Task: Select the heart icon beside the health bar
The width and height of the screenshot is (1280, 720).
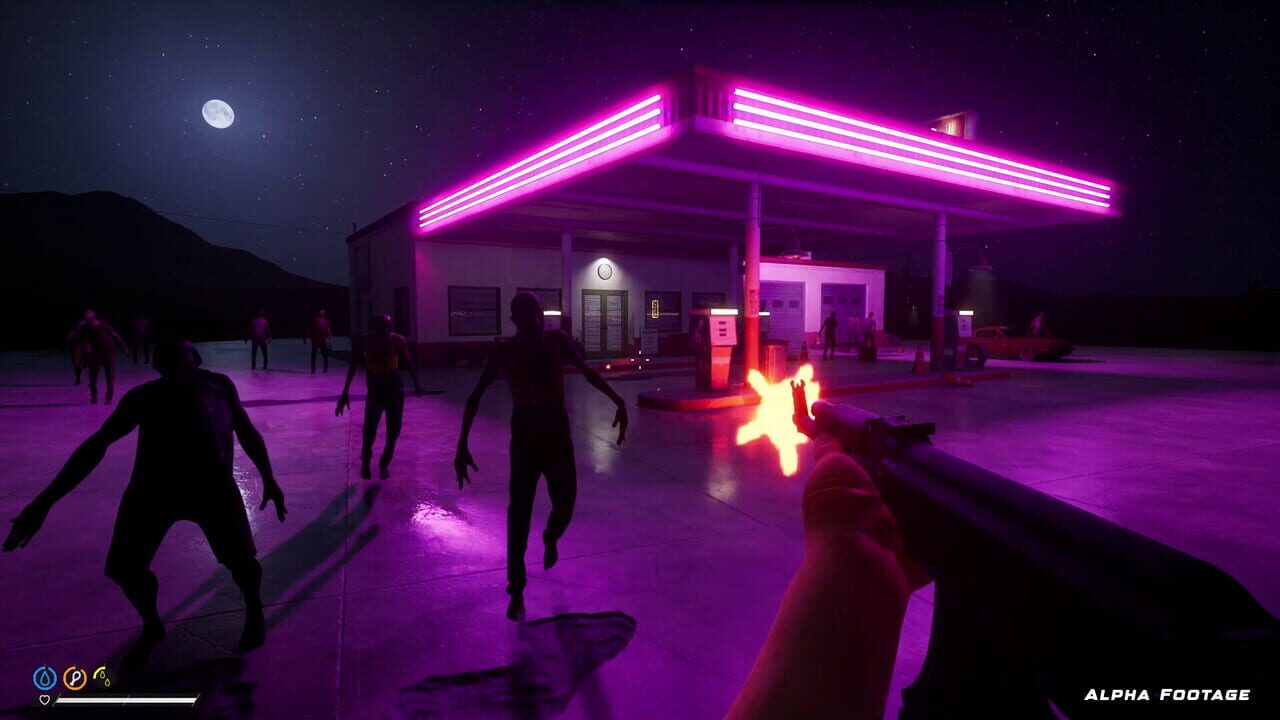Action: [44, 699]
